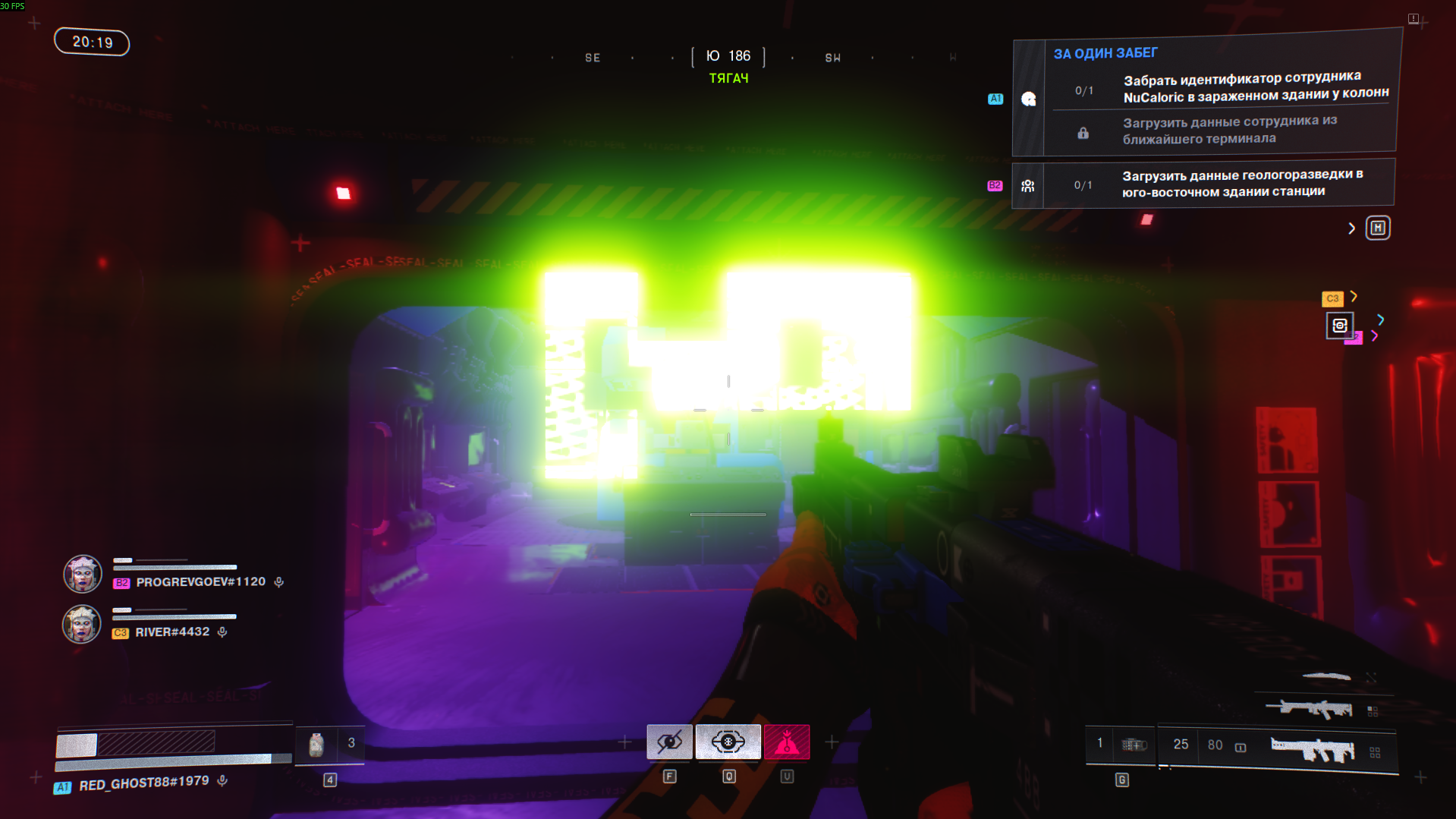Image resolution: width=1456 pixels, height=819 pixels.
Task: Activate the pink-red ultimate ability icon
Action: coord(787,742)
